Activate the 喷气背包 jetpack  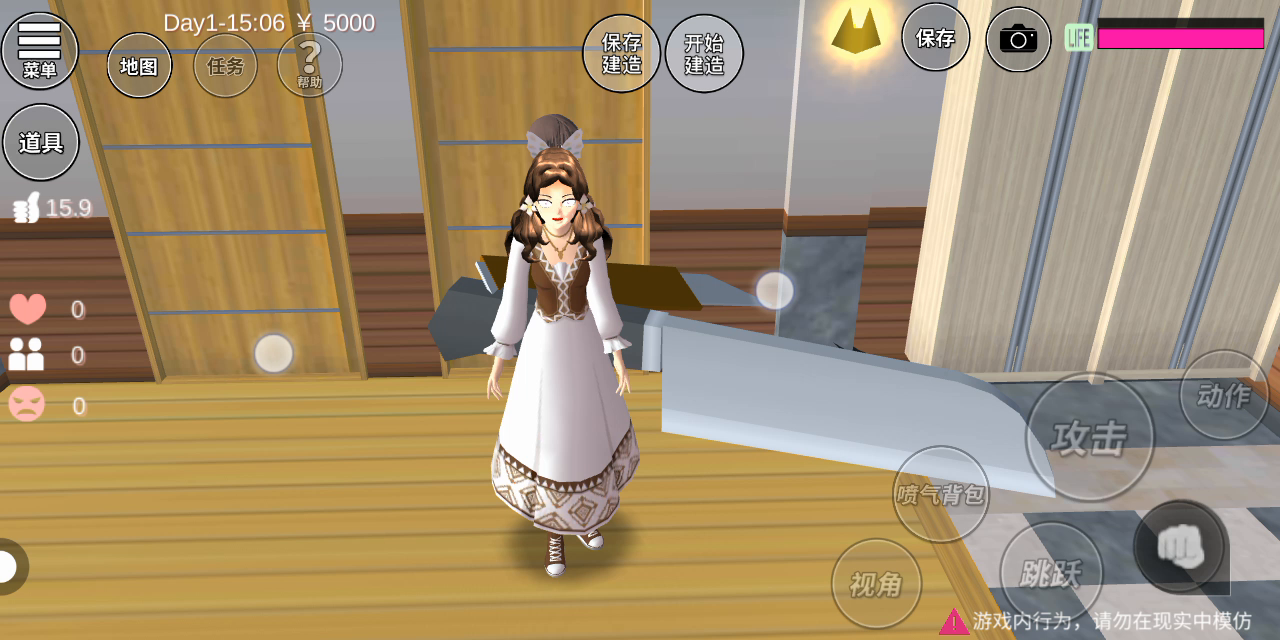pos(940,494)
